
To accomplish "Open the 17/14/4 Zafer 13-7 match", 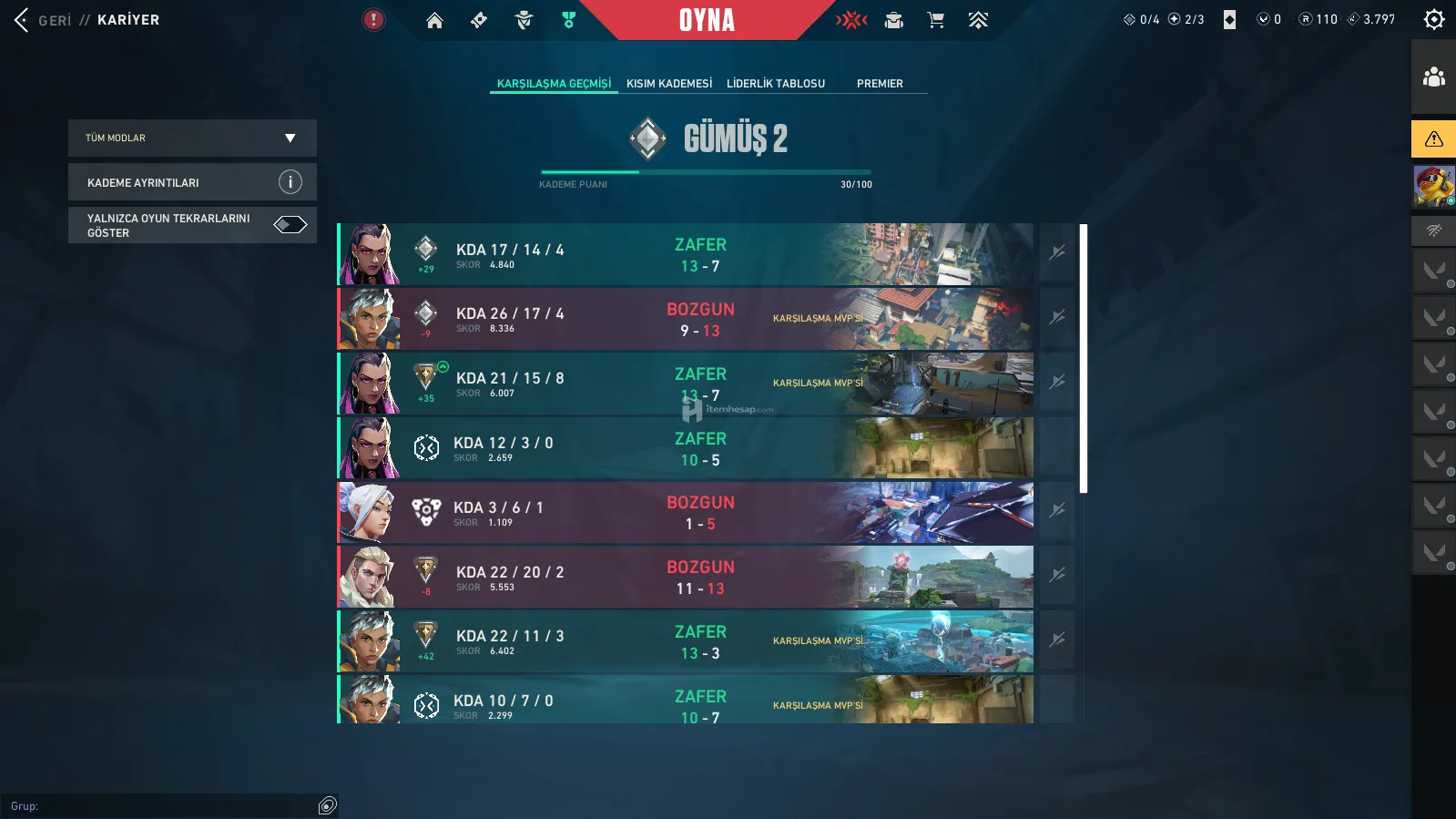I will pos(685,254).
